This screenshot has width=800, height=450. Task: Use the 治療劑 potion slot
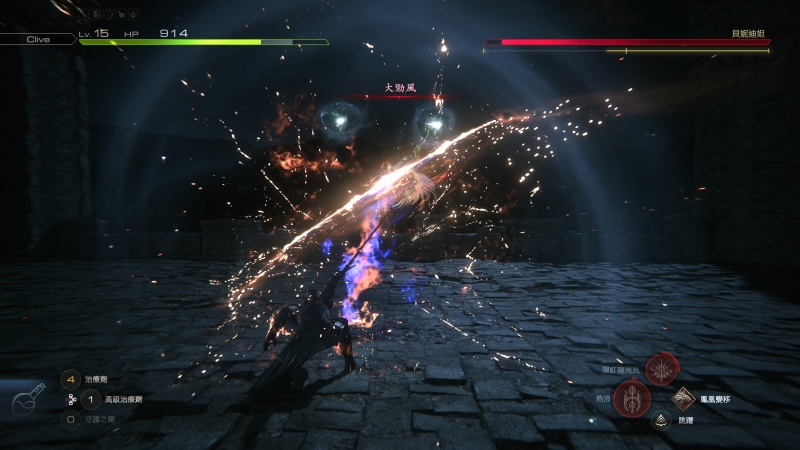71,380
